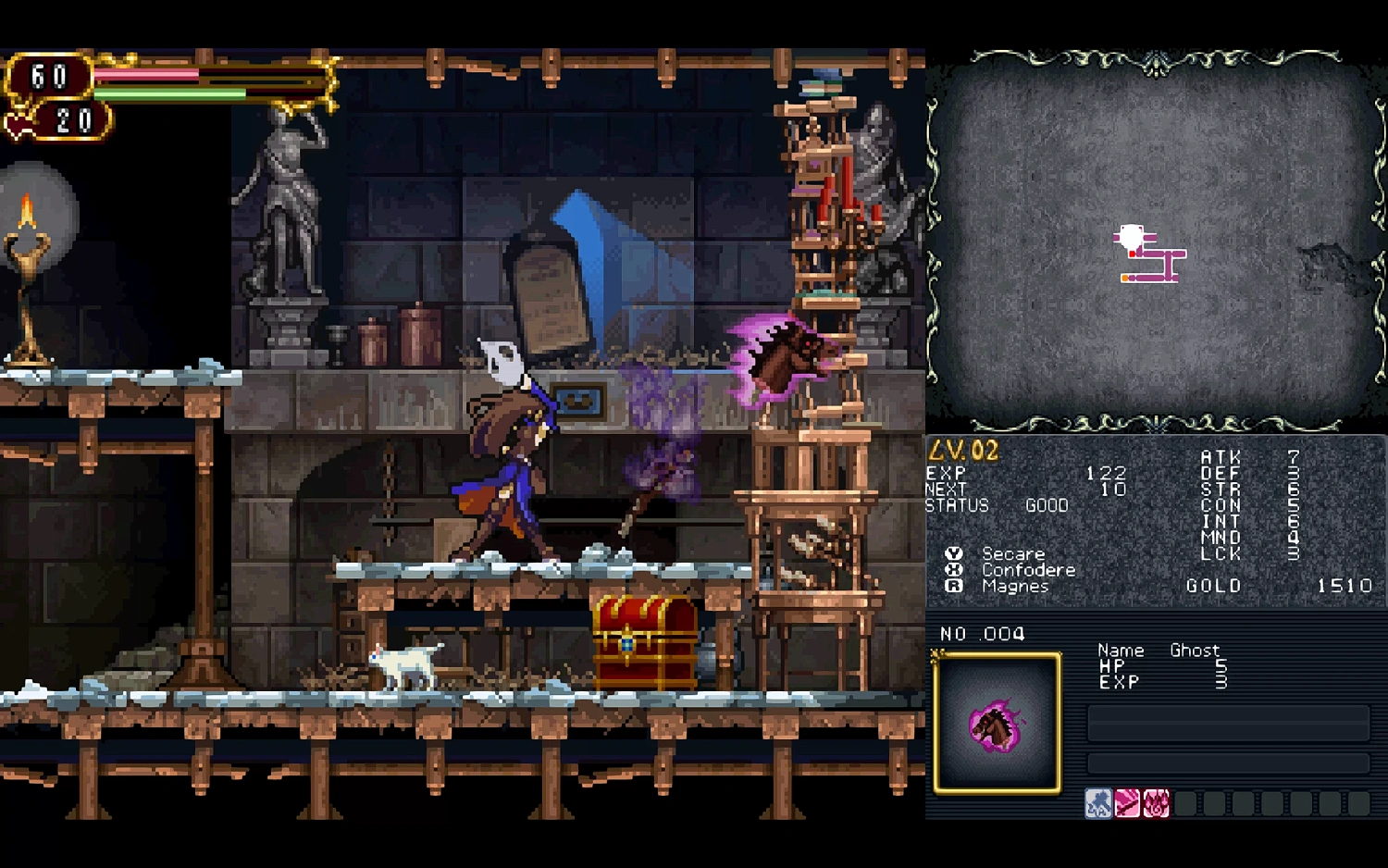Open the LV. 02 stats header
This screenshot has height=868, width=1388.
[x=962, y=450]
